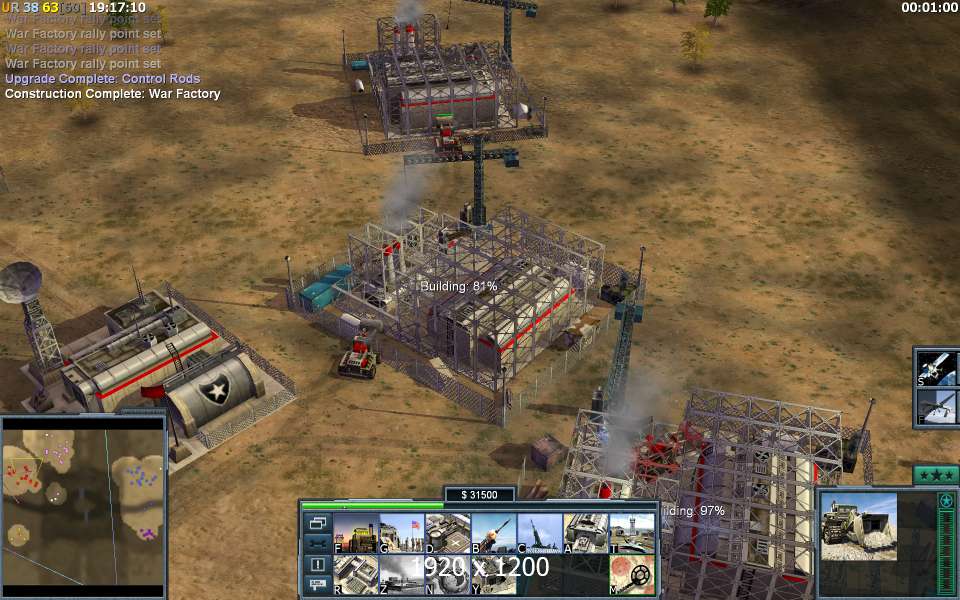Choose the globe build icon marked N

[448, 575]
